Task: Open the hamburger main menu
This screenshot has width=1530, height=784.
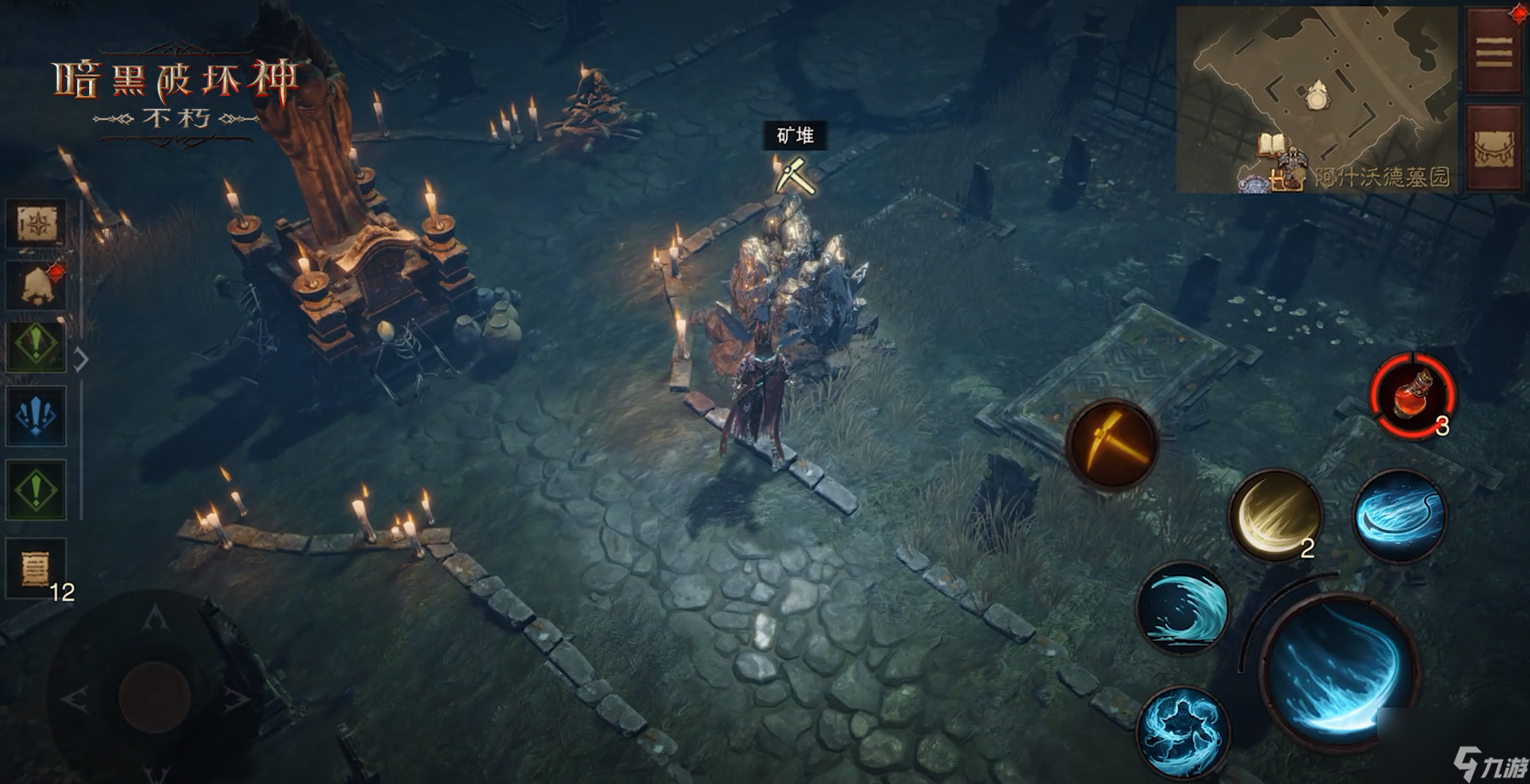Action: coord(1494,53)
